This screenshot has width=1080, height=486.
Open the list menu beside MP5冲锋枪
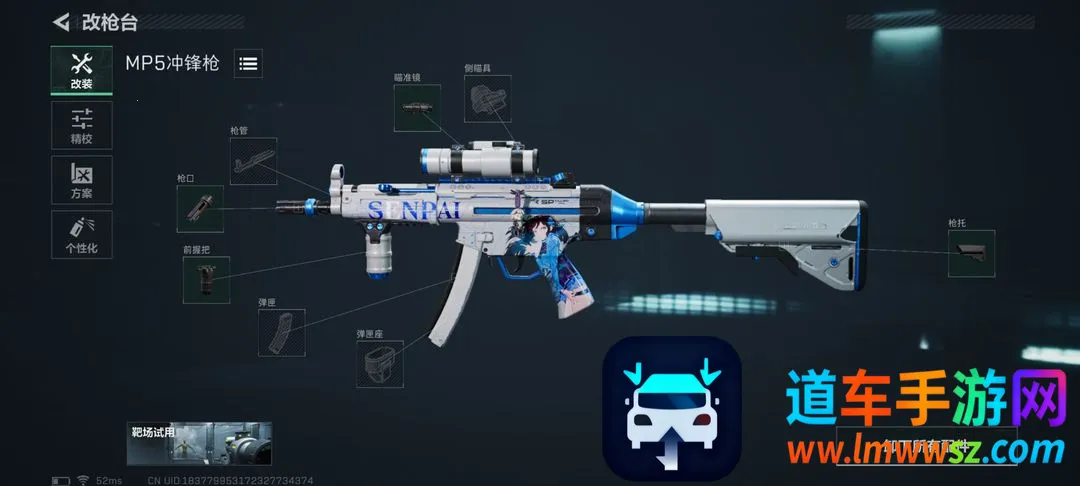tap(249, 64)
